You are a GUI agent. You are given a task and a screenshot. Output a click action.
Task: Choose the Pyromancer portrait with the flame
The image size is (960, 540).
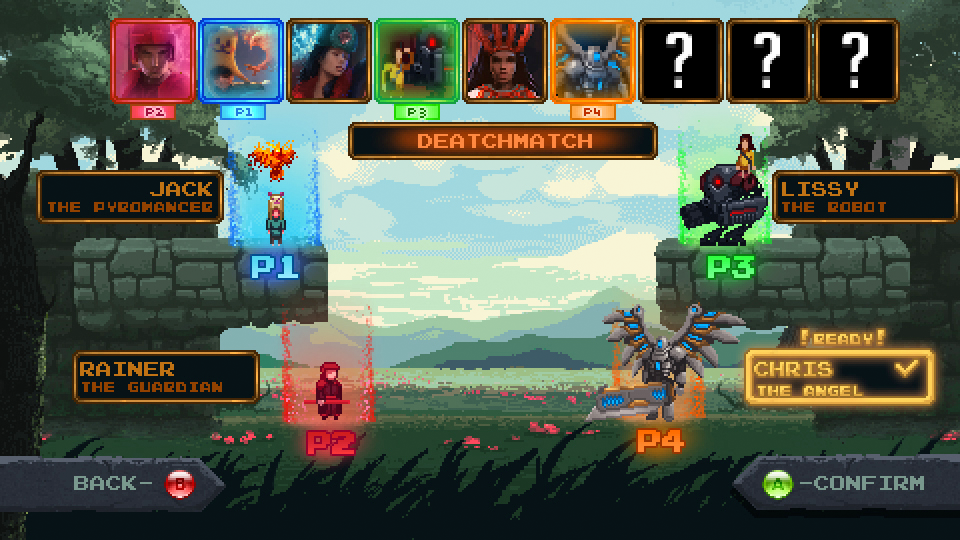click(x=241, y=60)
